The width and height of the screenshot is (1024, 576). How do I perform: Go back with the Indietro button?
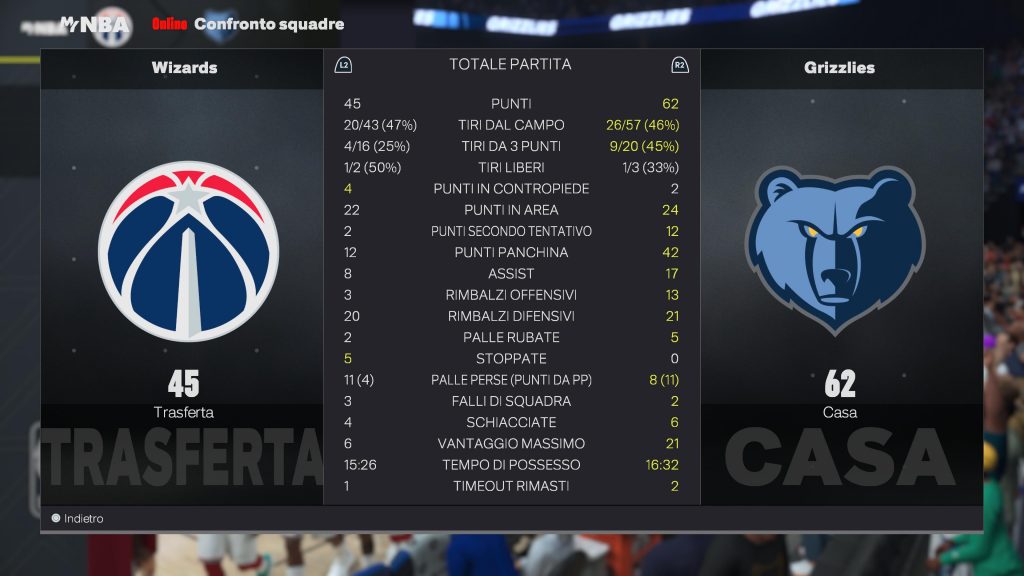(x=78, y=519)
